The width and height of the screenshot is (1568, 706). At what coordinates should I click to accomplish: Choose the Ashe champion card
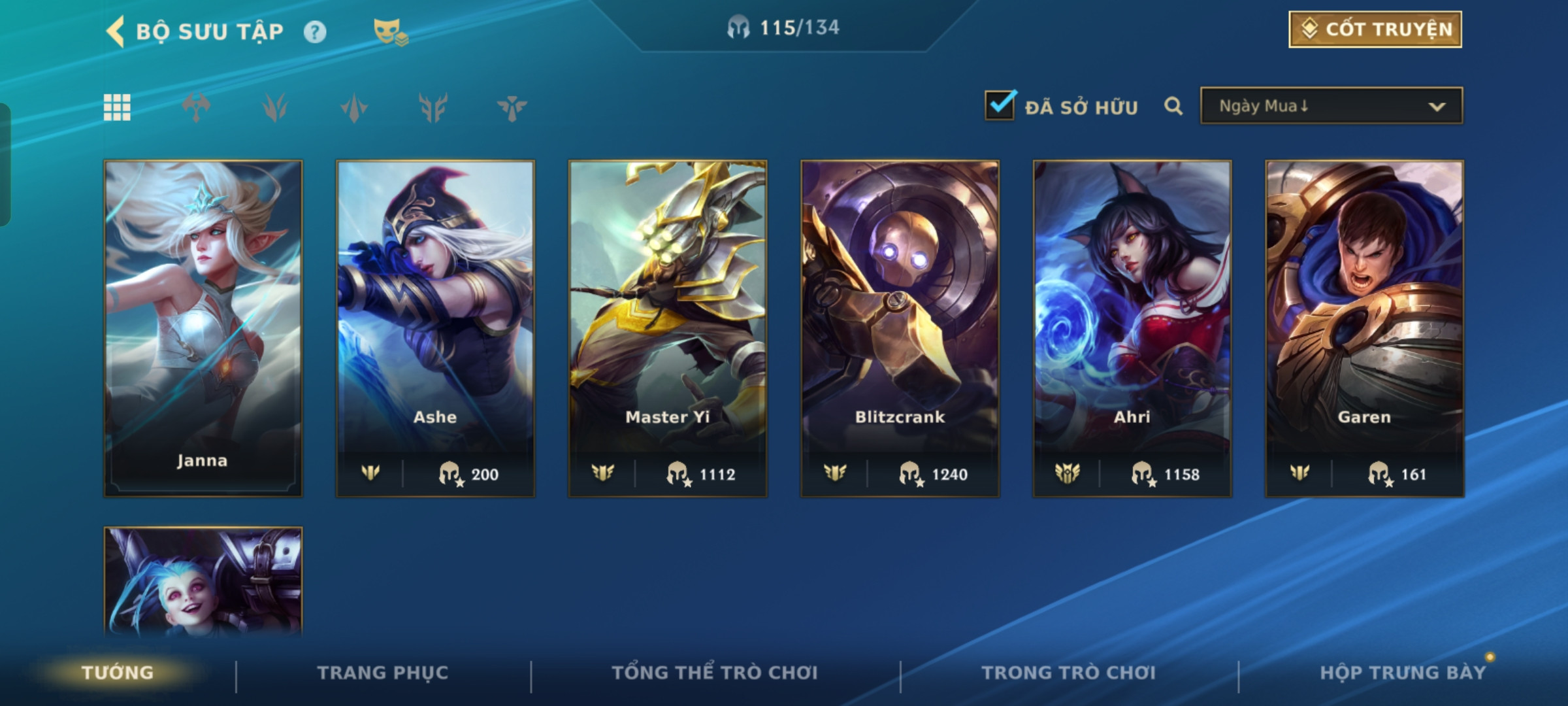[x=435, y=328]
